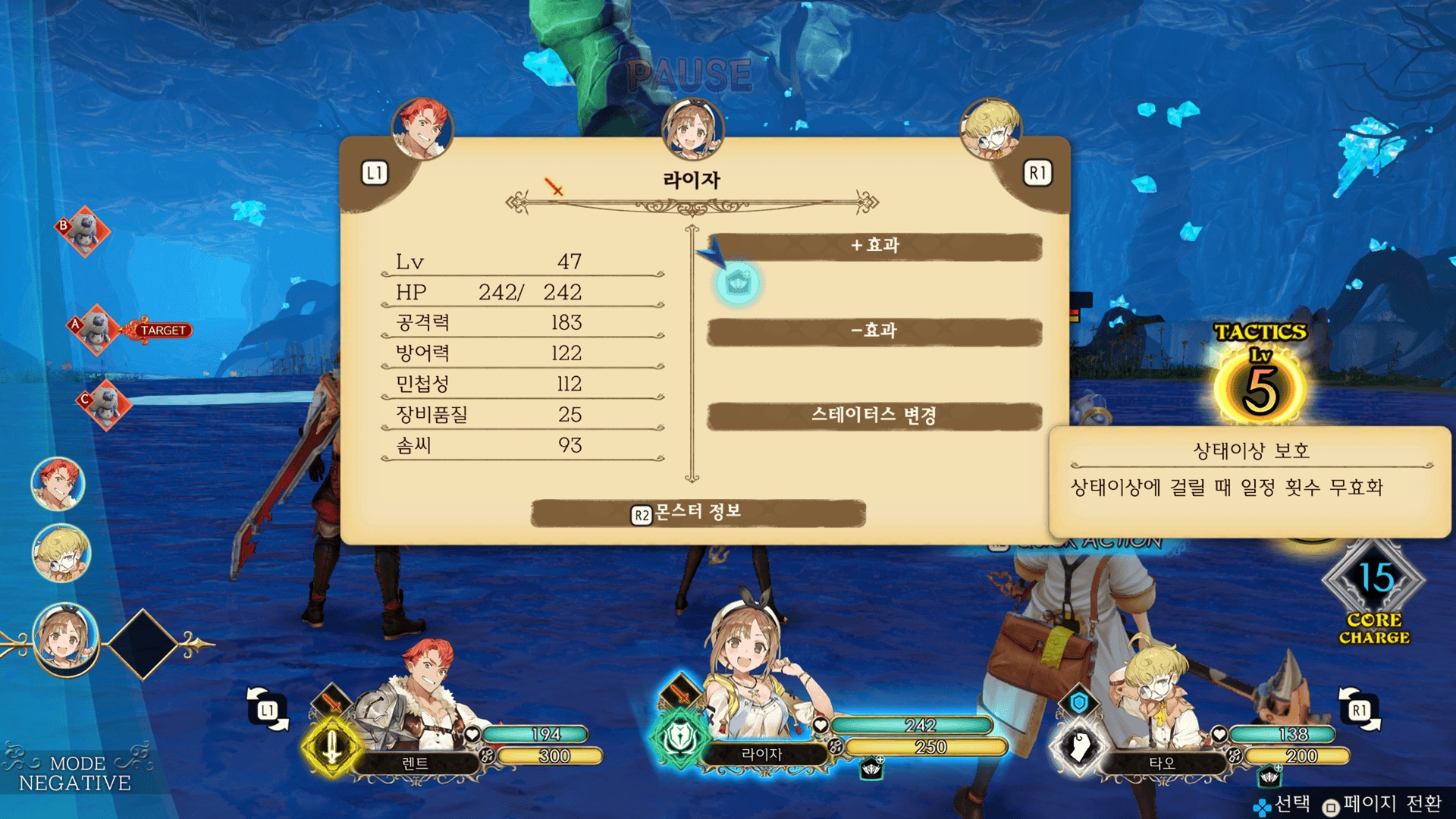Open the 몬스터 정보 monster info button
The height and width of the screenshot is (819, 1456).
tap(698, 513)
